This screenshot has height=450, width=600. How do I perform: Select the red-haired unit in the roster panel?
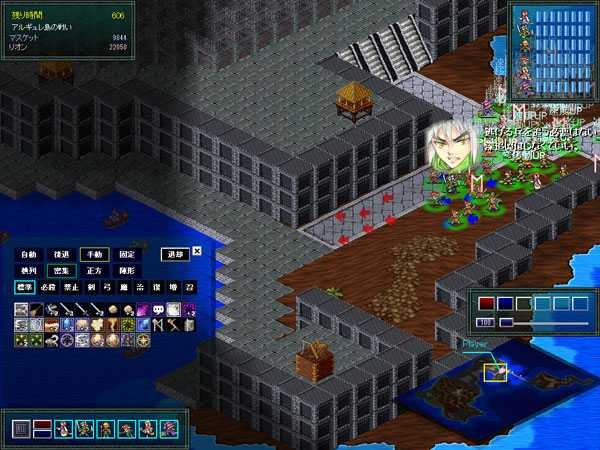pyautogui.click(x=126, y=428)
